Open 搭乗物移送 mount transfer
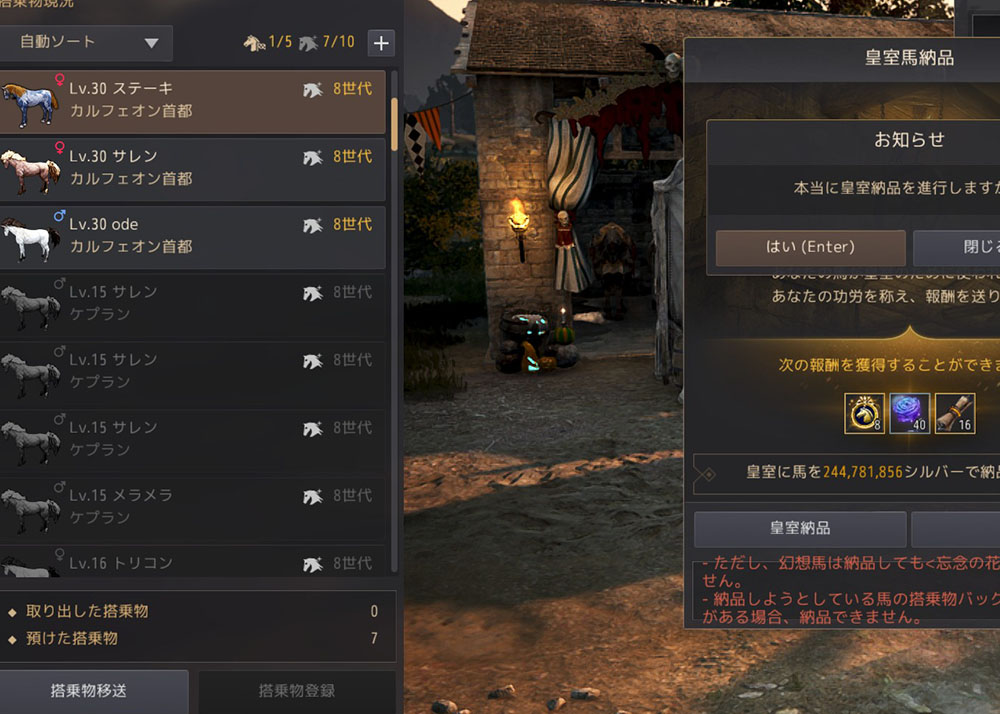 89,690
